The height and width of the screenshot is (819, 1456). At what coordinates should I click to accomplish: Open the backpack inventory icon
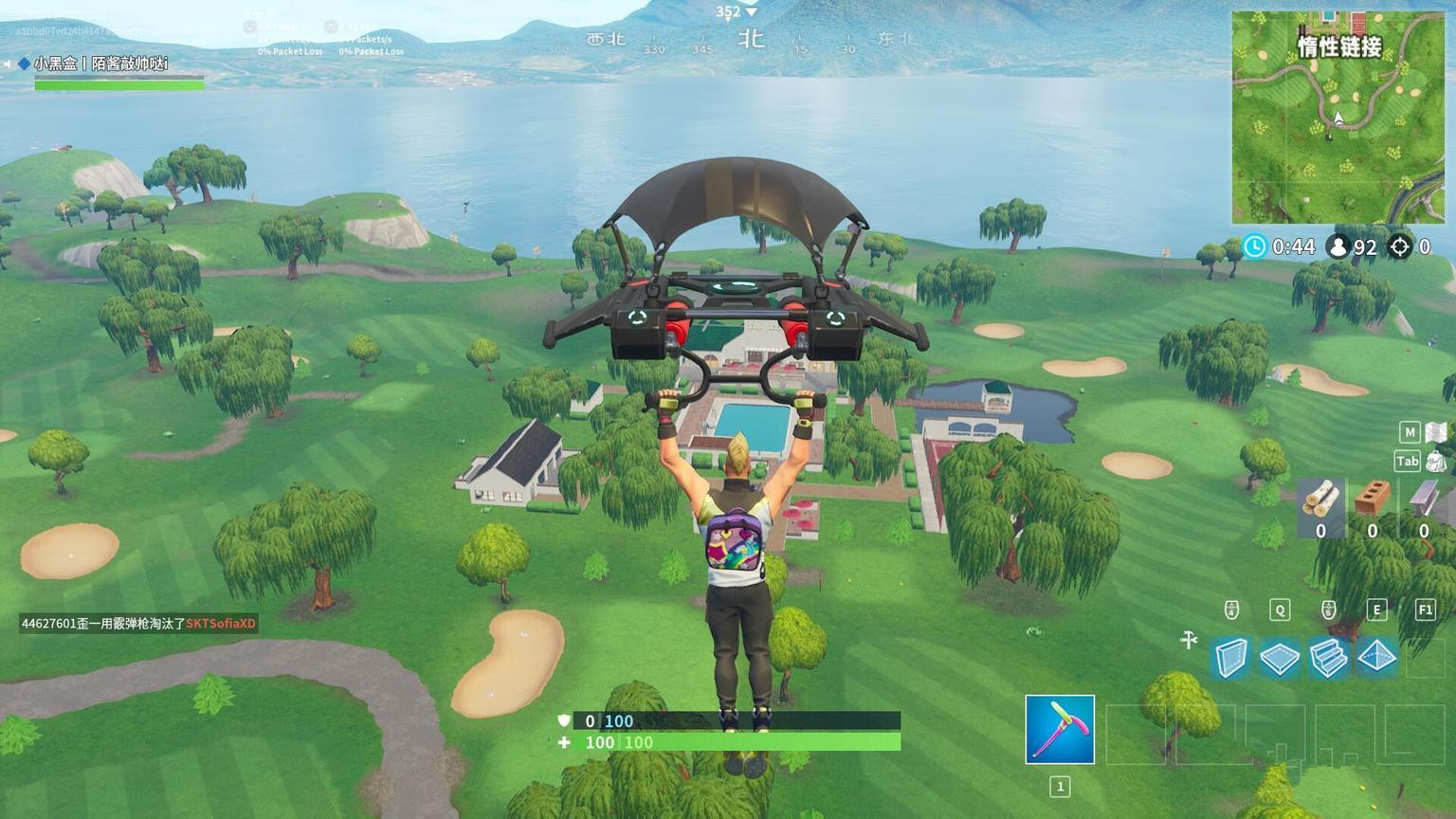pos(1436,462)
